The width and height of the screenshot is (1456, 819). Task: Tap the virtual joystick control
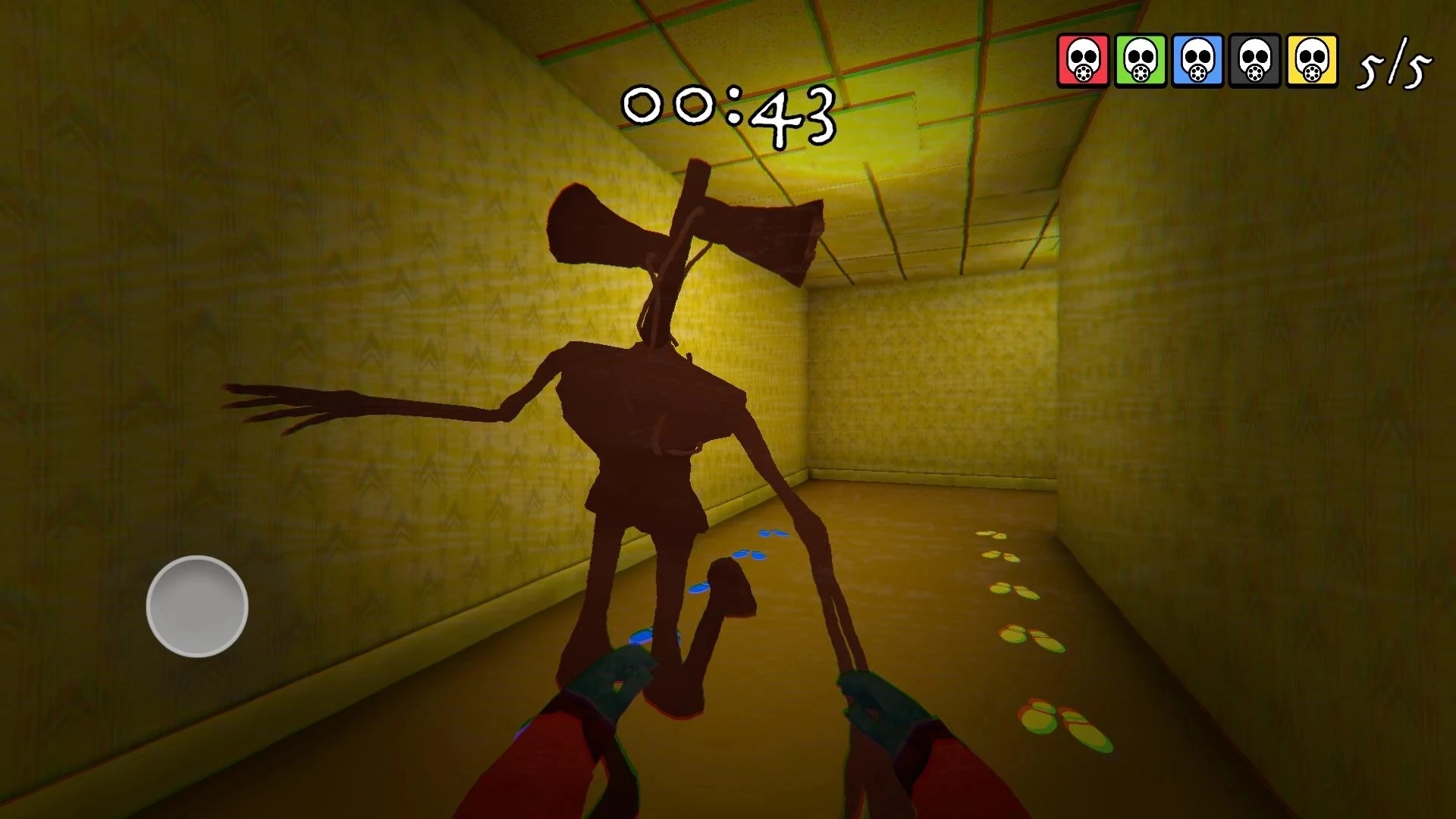197,606
